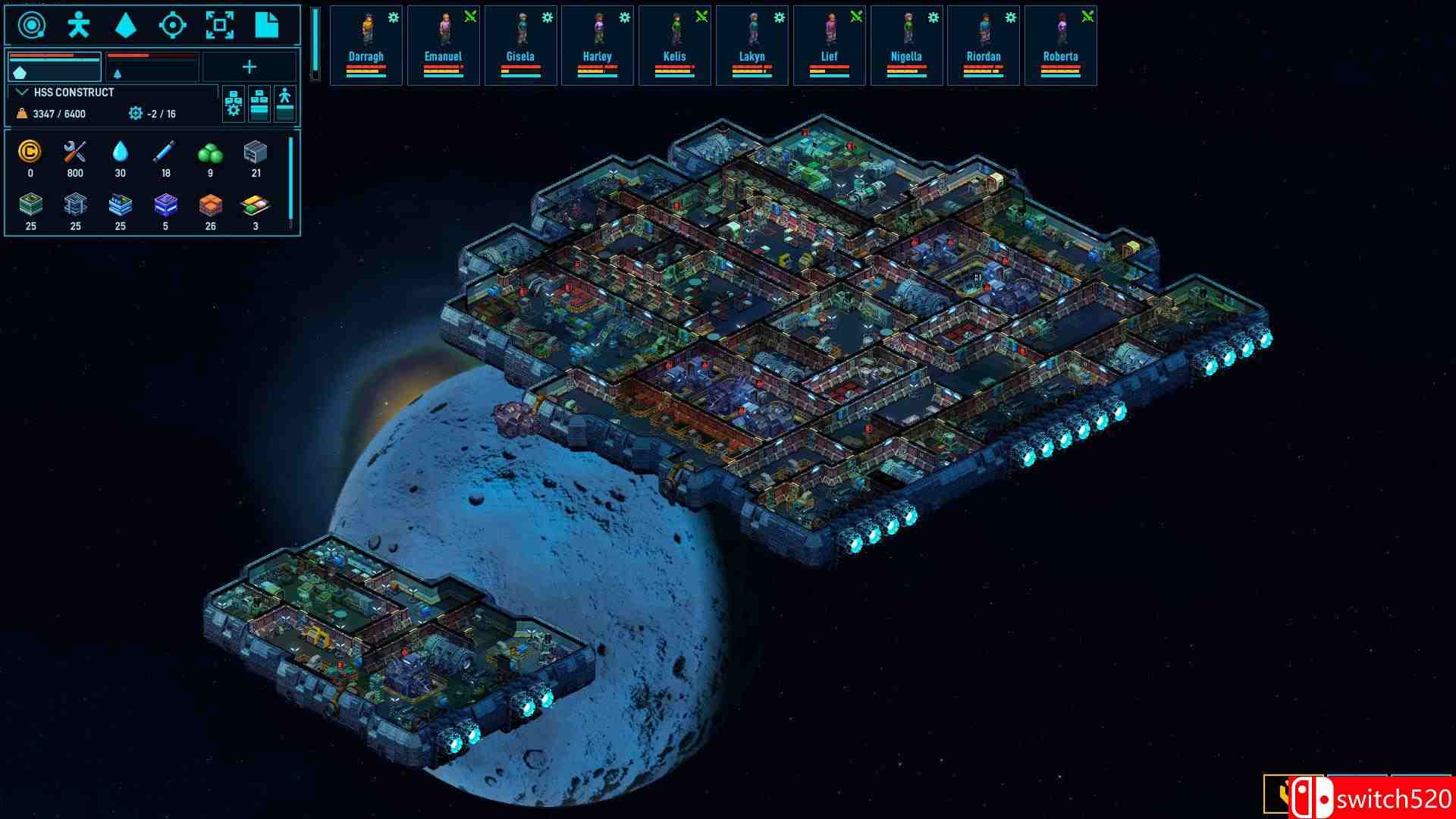Switch to the selected HSS Construct ship tab
The height and width of the screenshot is (819, 1456).
pos(55,67)
